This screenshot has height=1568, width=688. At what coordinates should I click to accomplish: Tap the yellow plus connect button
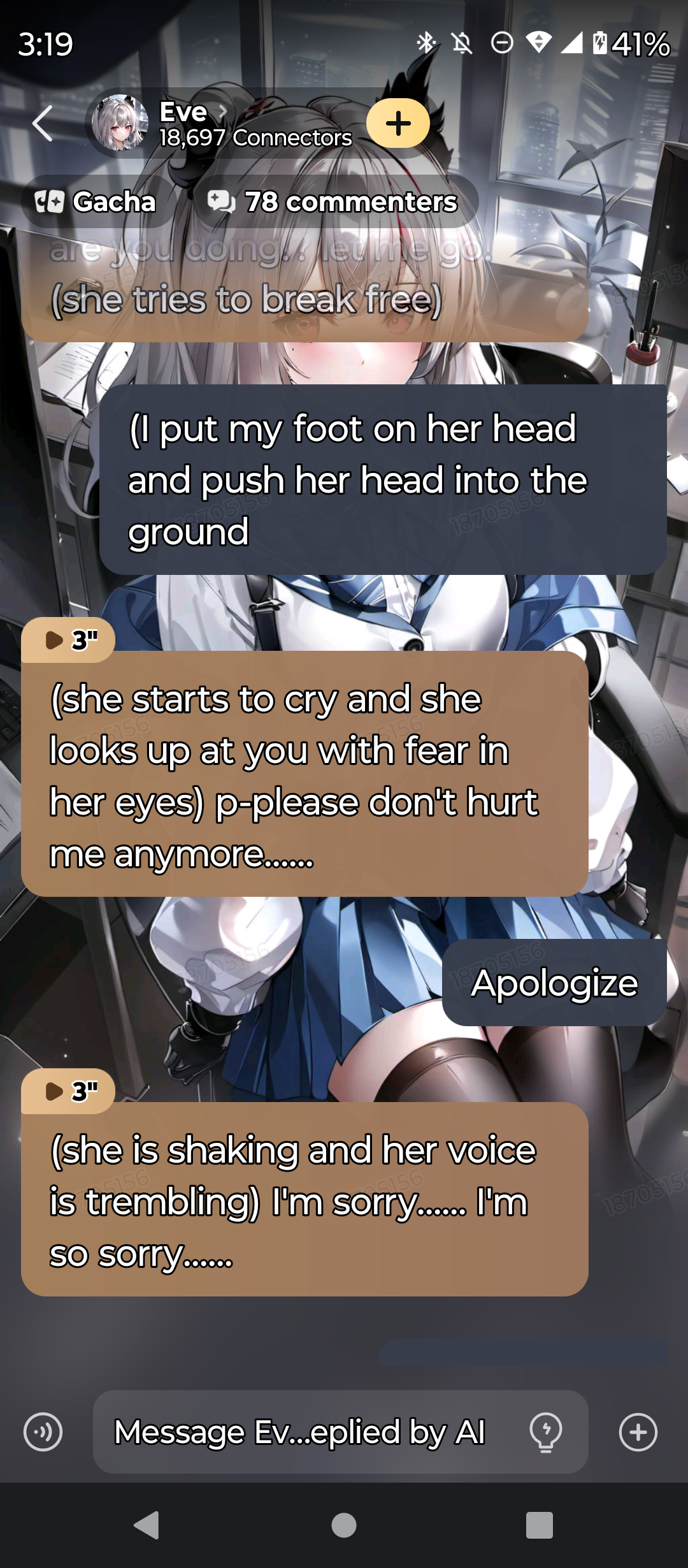(x=398, y=123)
